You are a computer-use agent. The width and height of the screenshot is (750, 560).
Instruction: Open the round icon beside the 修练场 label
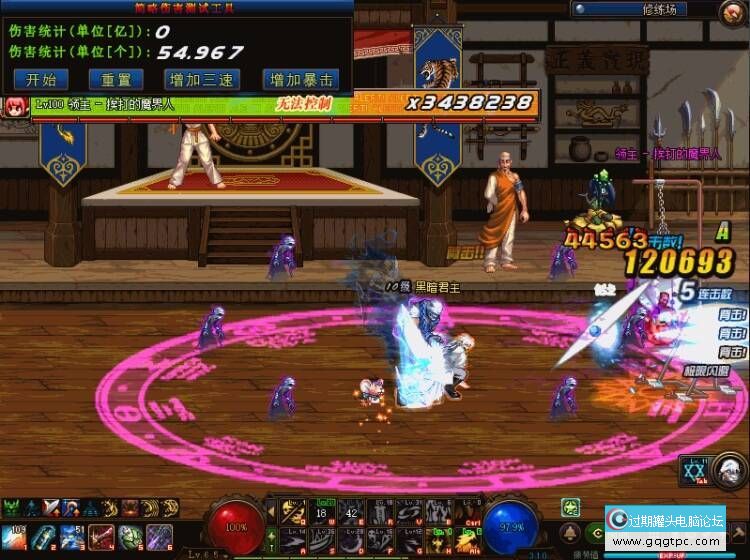[x=733, y=13]
